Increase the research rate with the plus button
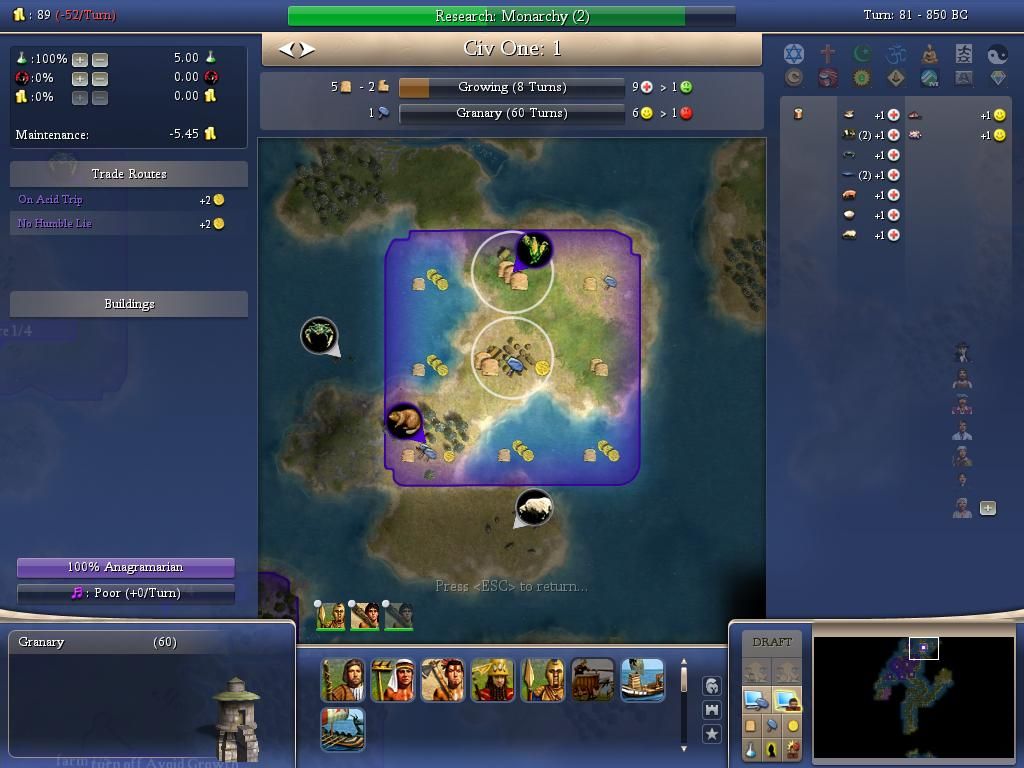This screenshot has height=768, width=1024. click(x=80, y=59)
